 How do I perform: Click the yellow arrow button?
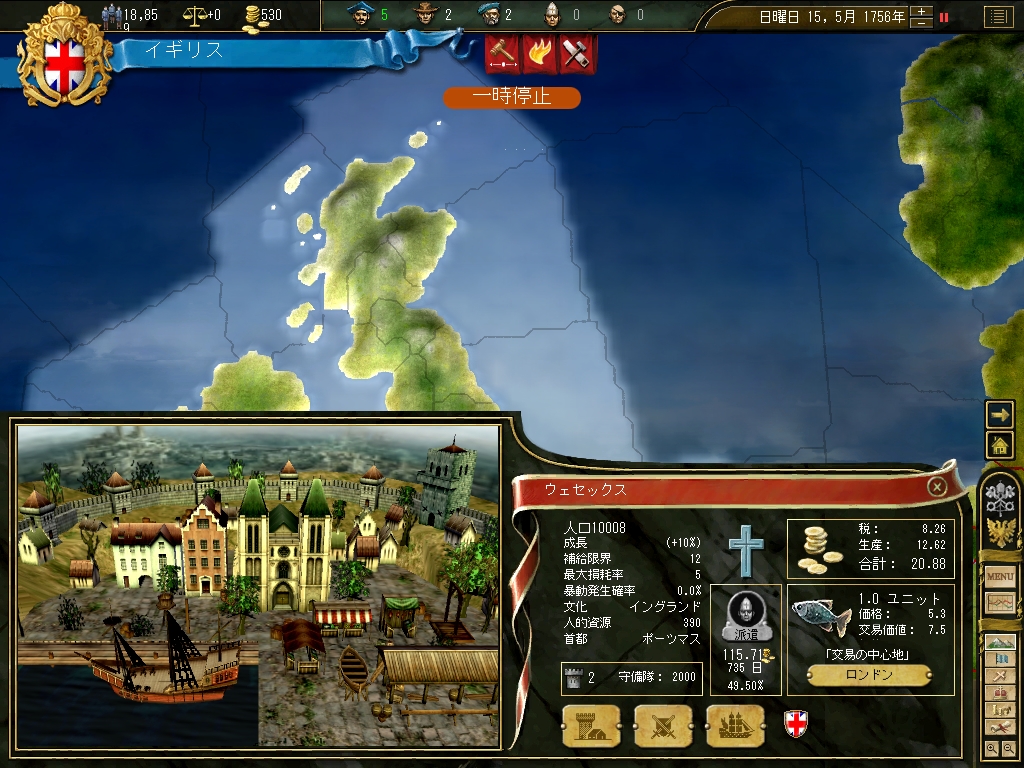(1000, 414)
